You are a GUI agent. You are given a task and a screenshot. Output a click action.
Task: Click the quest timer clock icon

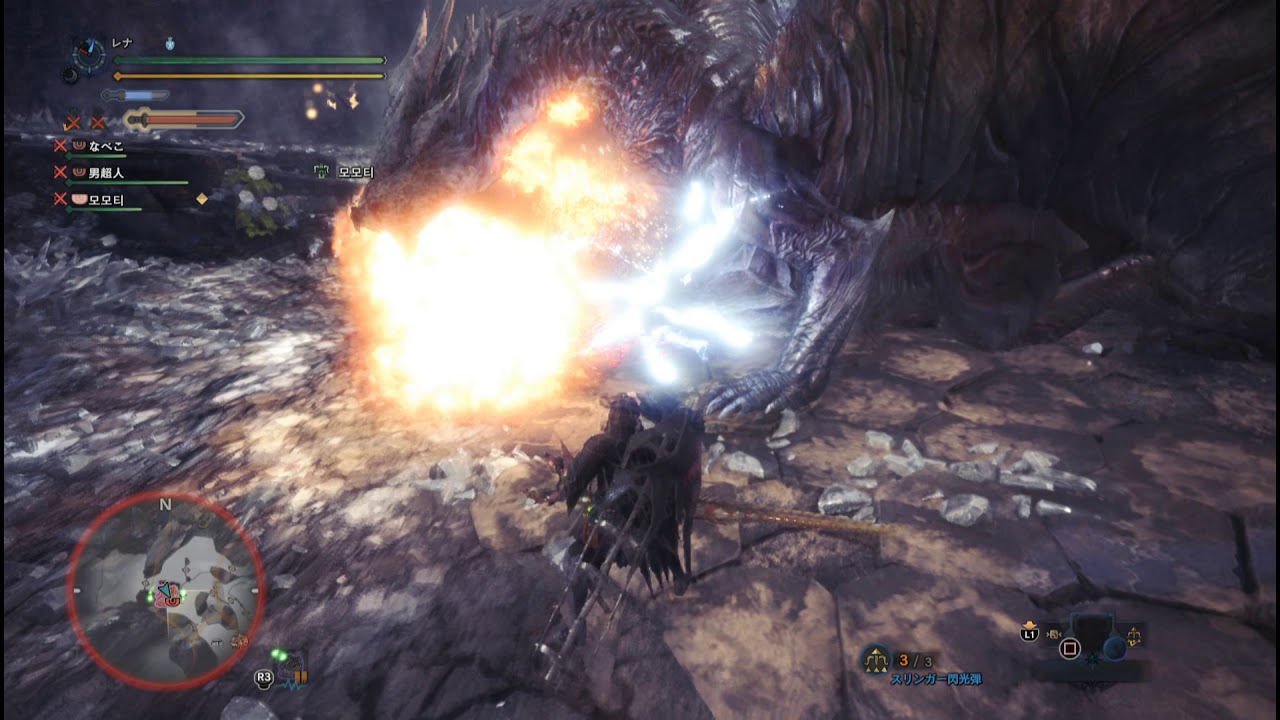tap(89, 53)
